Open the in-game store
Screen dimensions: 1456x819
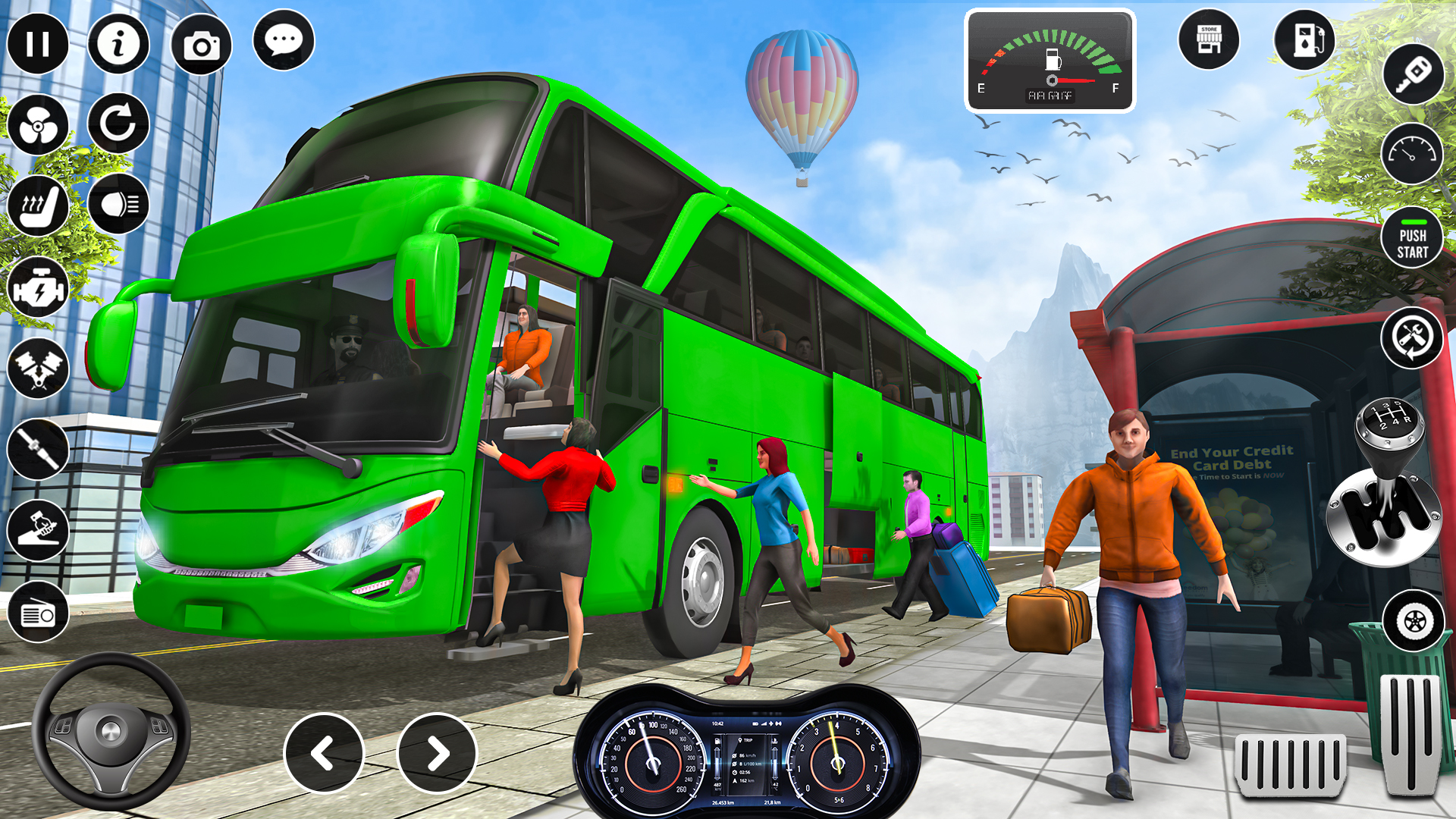1209,39
